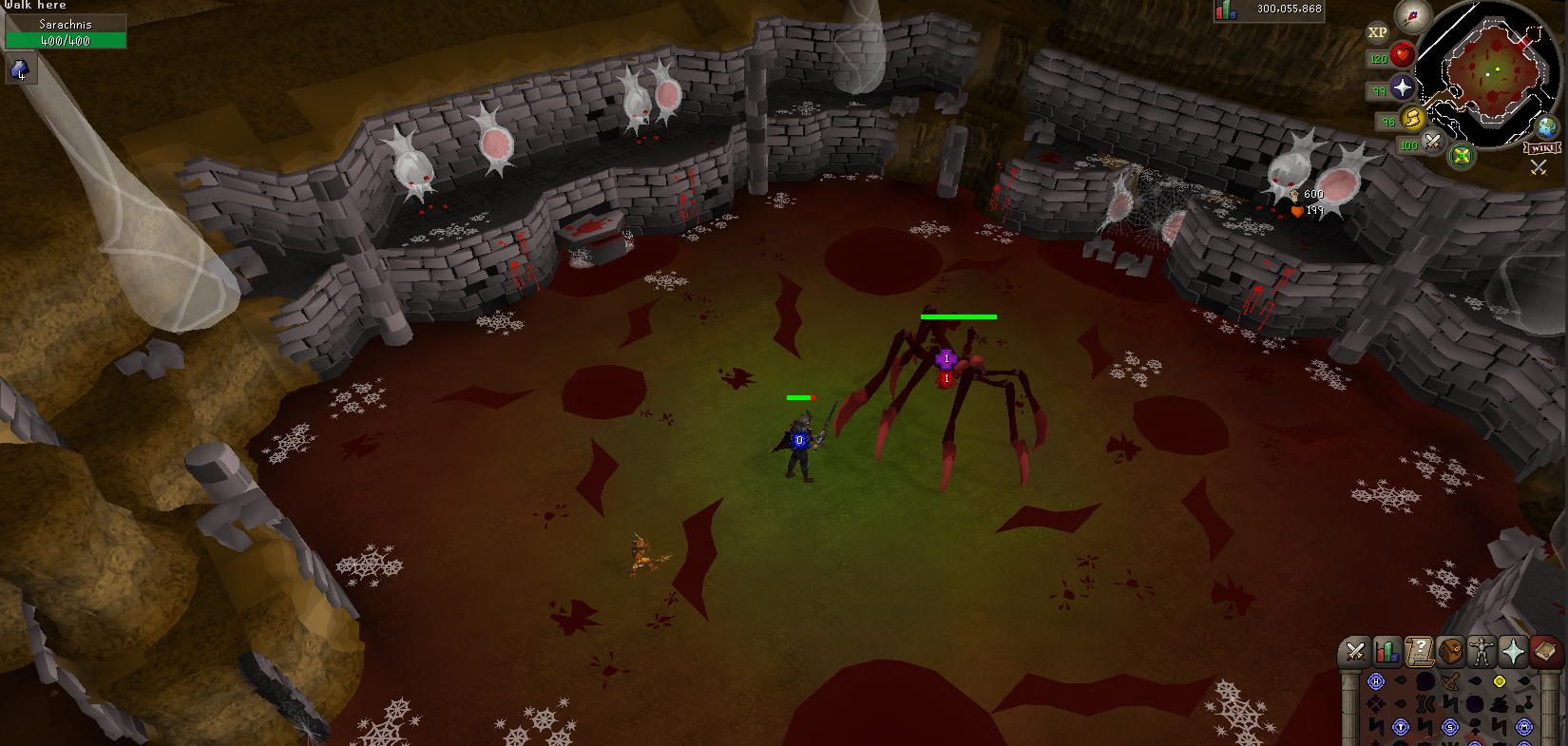Activate the special attack crossed swords orb
This screenshot has width=1568, height=746.
[1432, 143]
